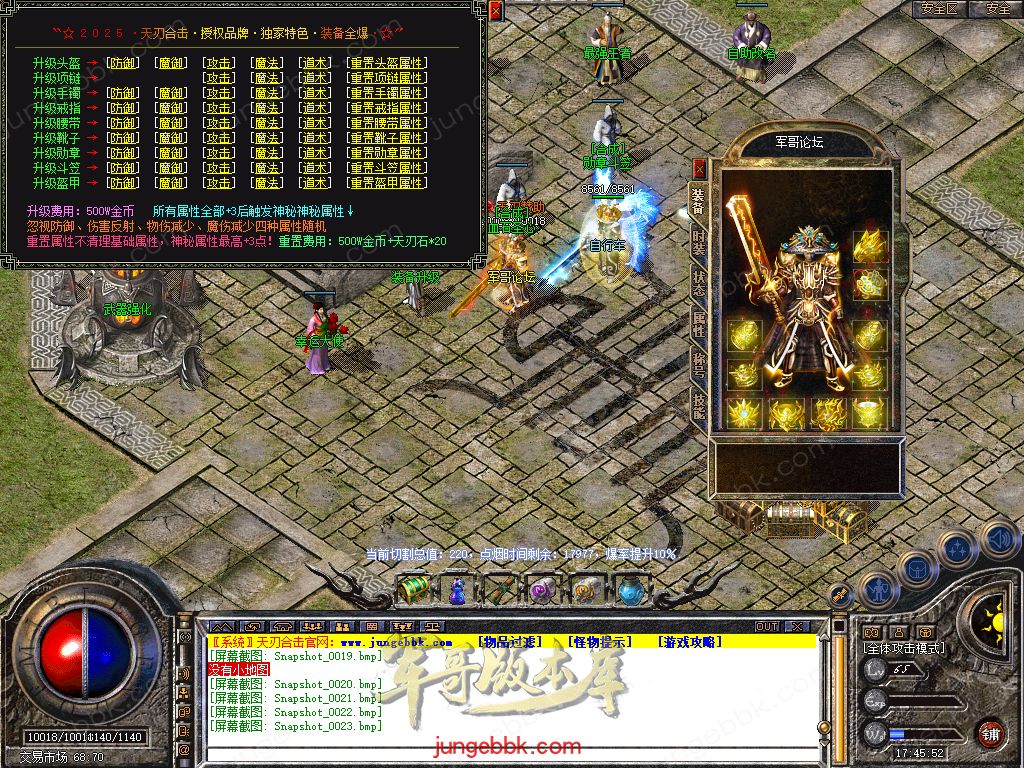The height and width of the screenshot is (768, 1024).
Task: Close the character equipment panel
Action: click(699, 166)
